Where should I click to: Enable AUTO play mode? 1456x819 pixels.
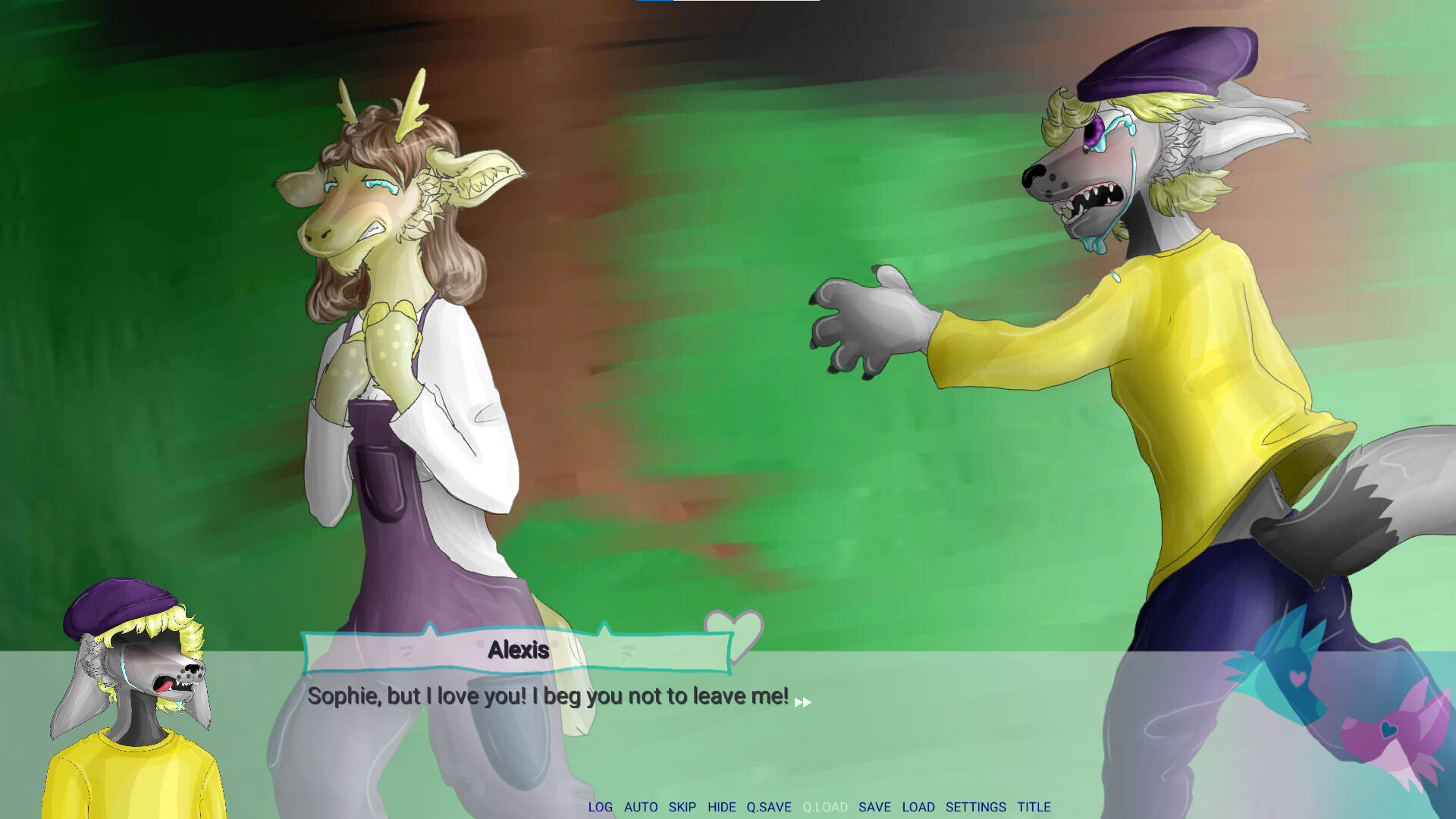(x=642, y=807)
